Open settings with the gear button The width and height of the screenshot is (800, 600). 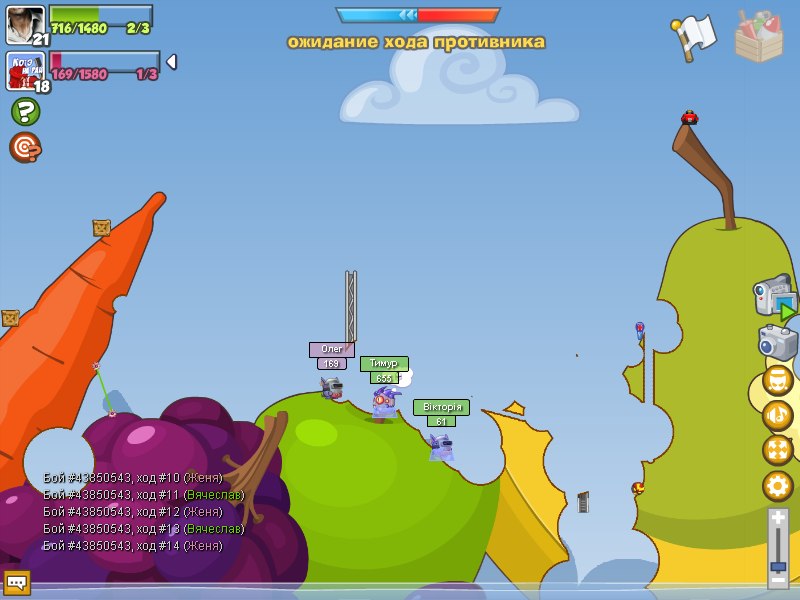[777, 486]
